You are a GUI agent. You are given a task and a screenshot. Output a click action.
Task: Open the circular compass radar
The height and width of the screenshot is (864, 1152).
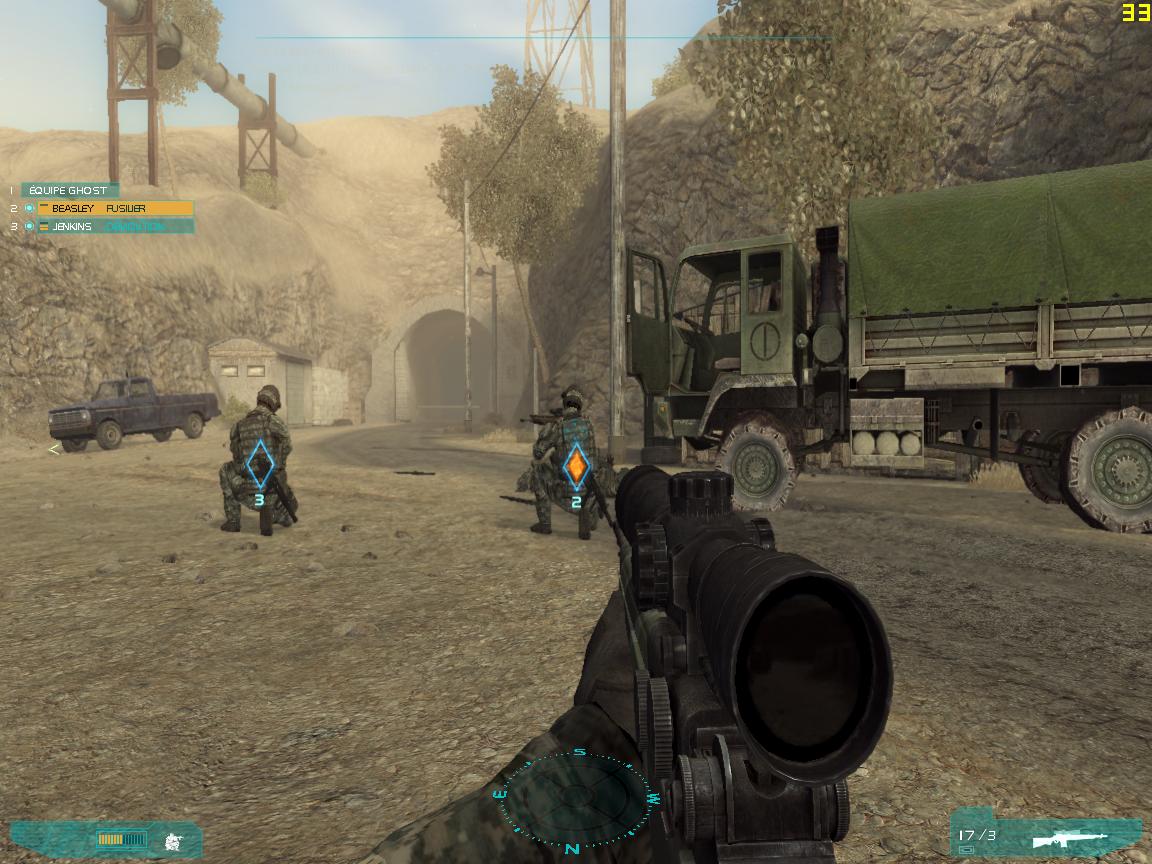coord(574,798)
